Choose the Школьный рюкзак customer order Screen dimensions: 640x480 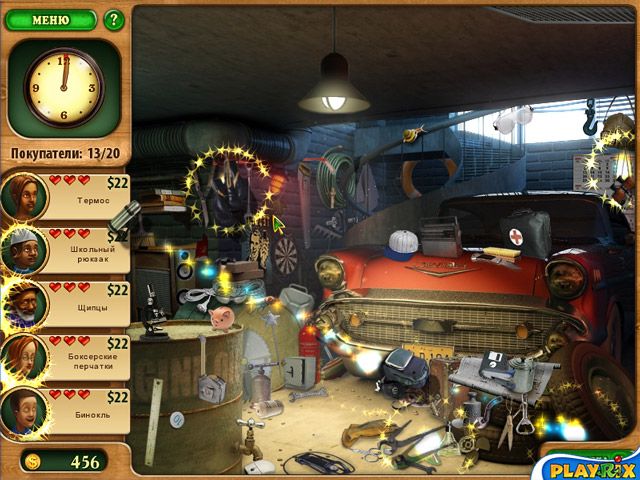(66, 248)
